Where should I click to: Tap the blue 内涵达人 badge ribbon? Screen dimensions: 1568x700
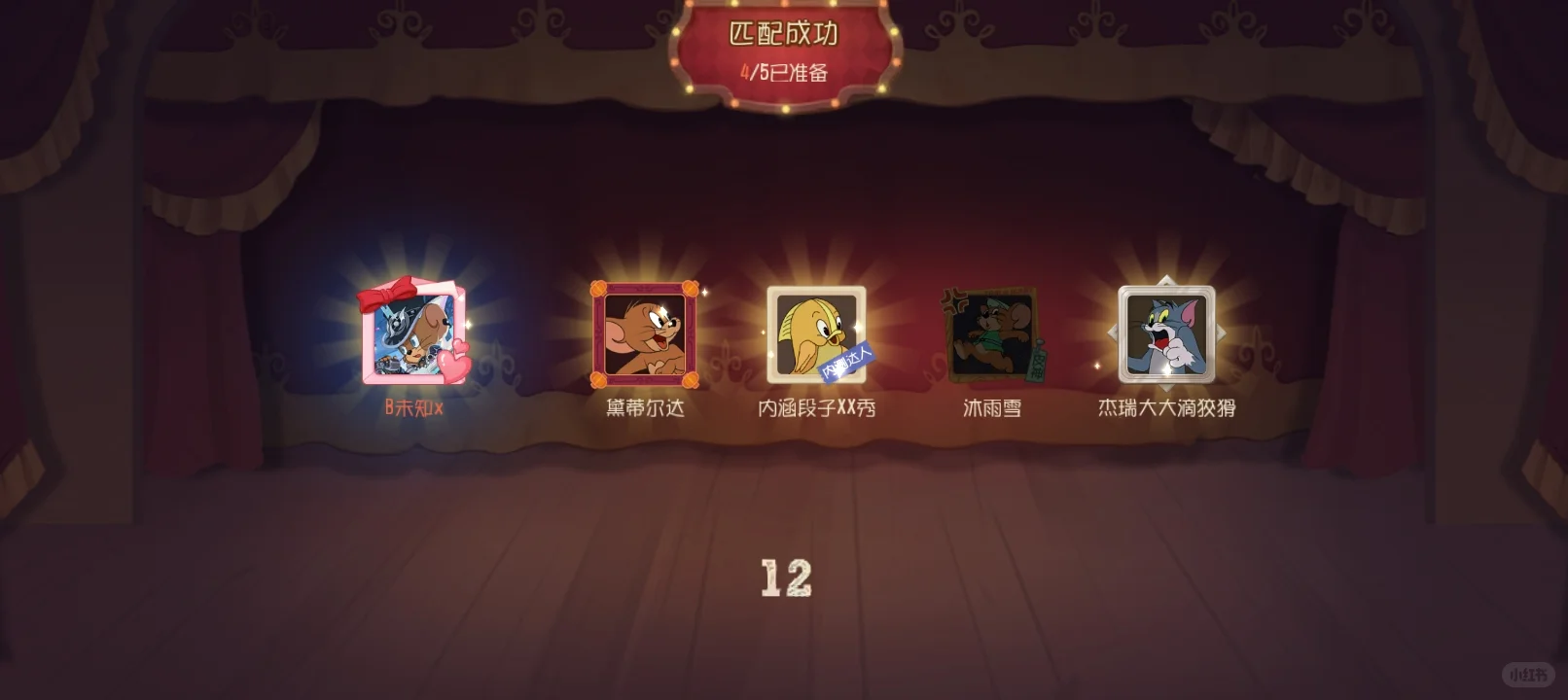coord(846,363)
